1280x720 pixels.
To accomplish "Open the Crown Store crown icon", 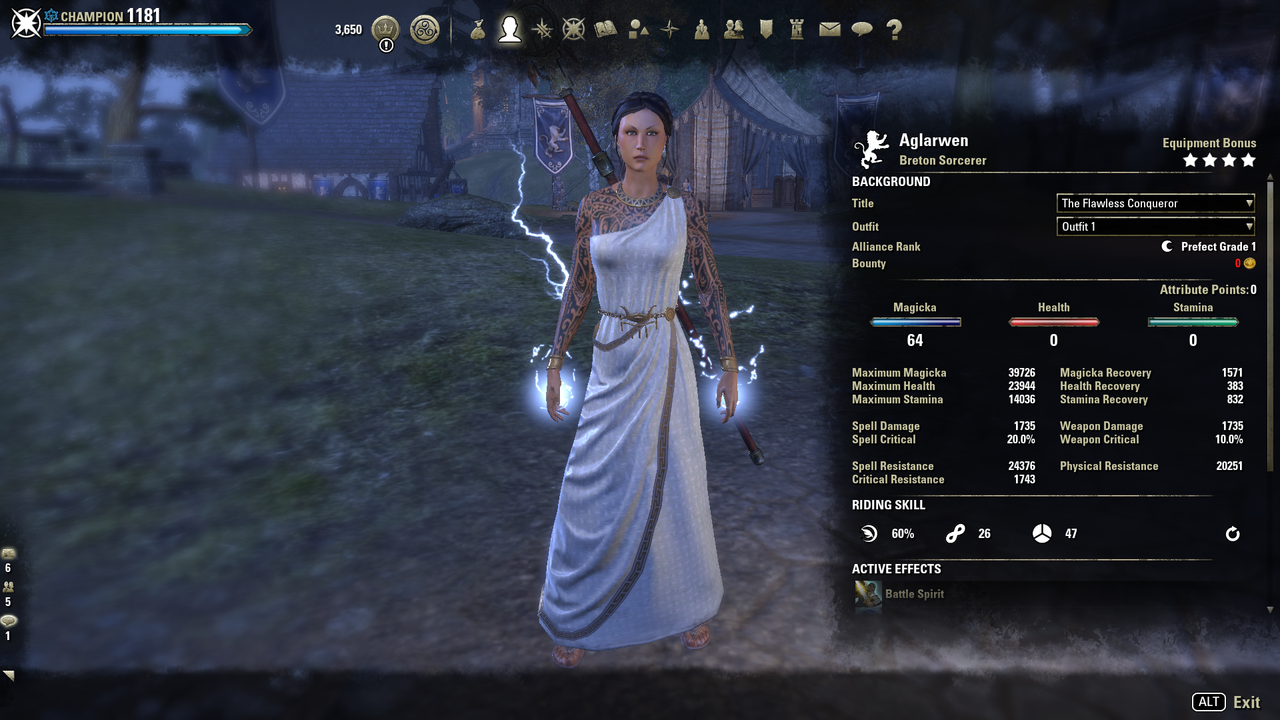I will click(385, 30).
